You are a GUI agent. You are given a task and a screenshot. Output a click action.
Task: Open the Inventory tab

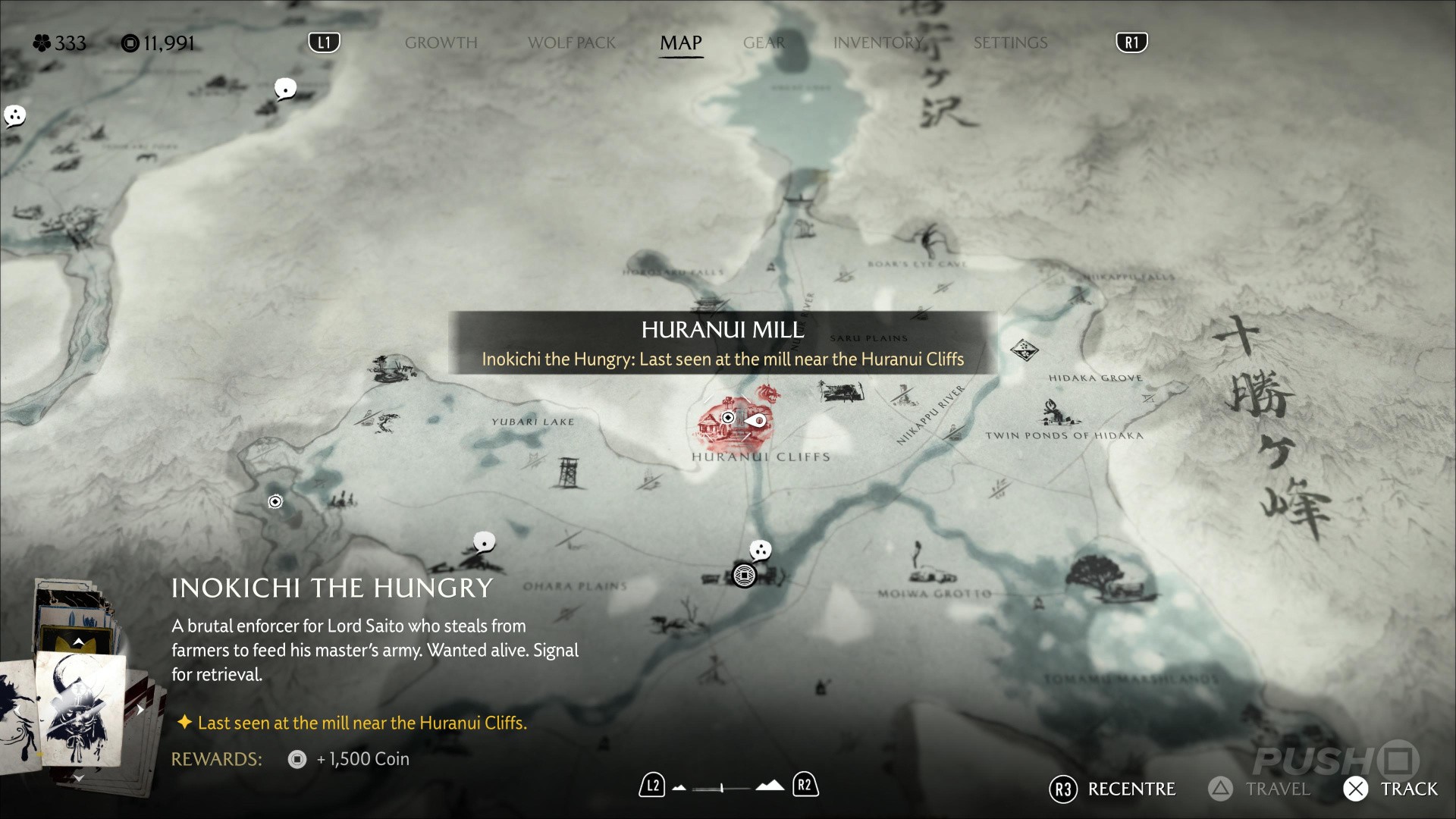click(878, 43)
